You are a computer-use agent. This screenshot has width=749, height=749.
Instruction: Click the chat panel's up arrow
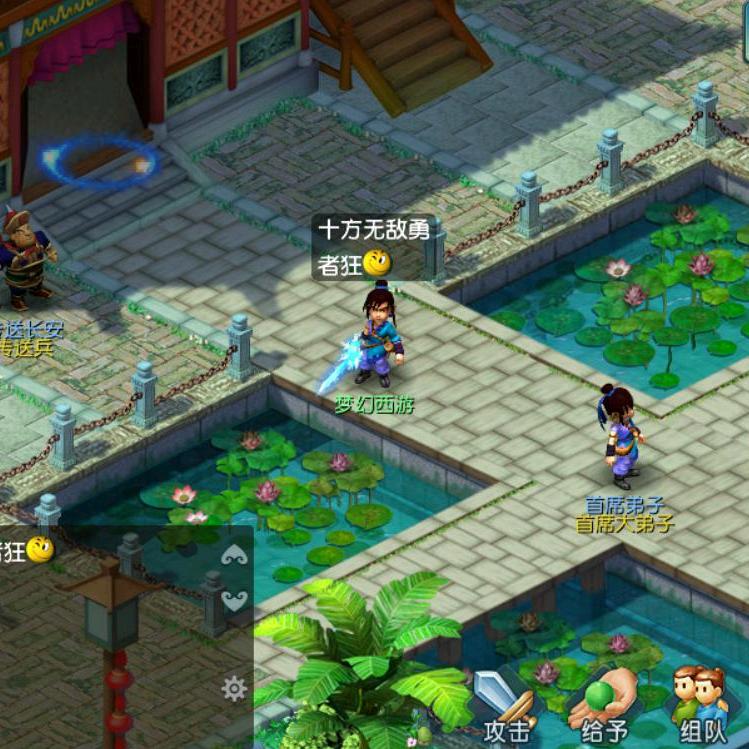click(234, 556)
